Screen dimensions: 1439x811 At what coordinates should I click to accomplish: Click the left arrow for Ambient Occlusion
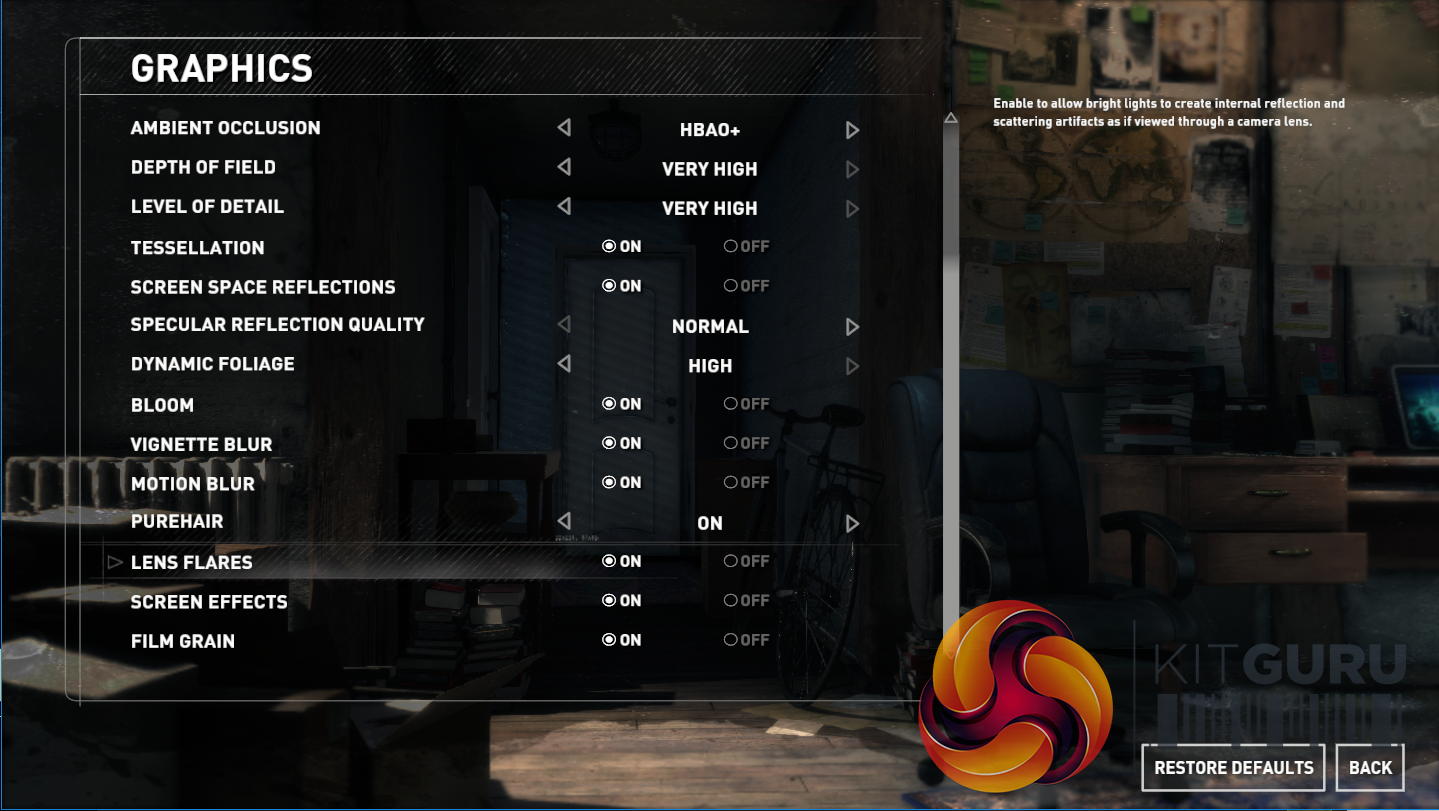[x=564, y=128]
